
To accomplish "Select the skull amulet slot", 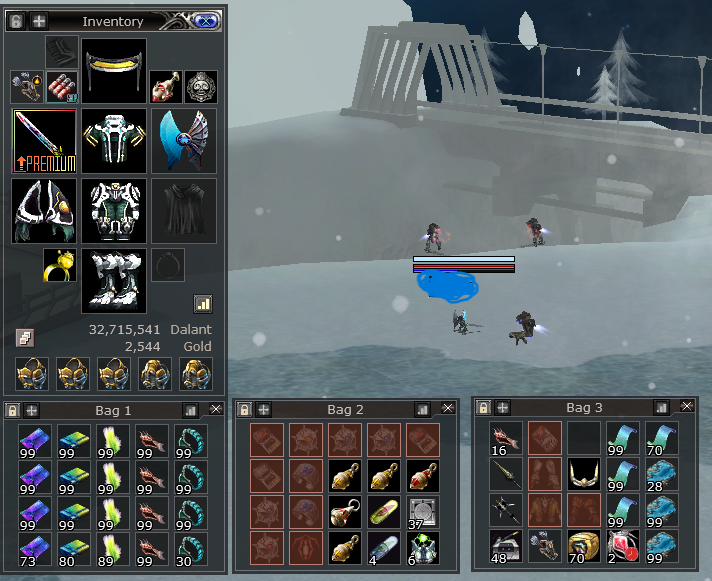I will [202, 86].
